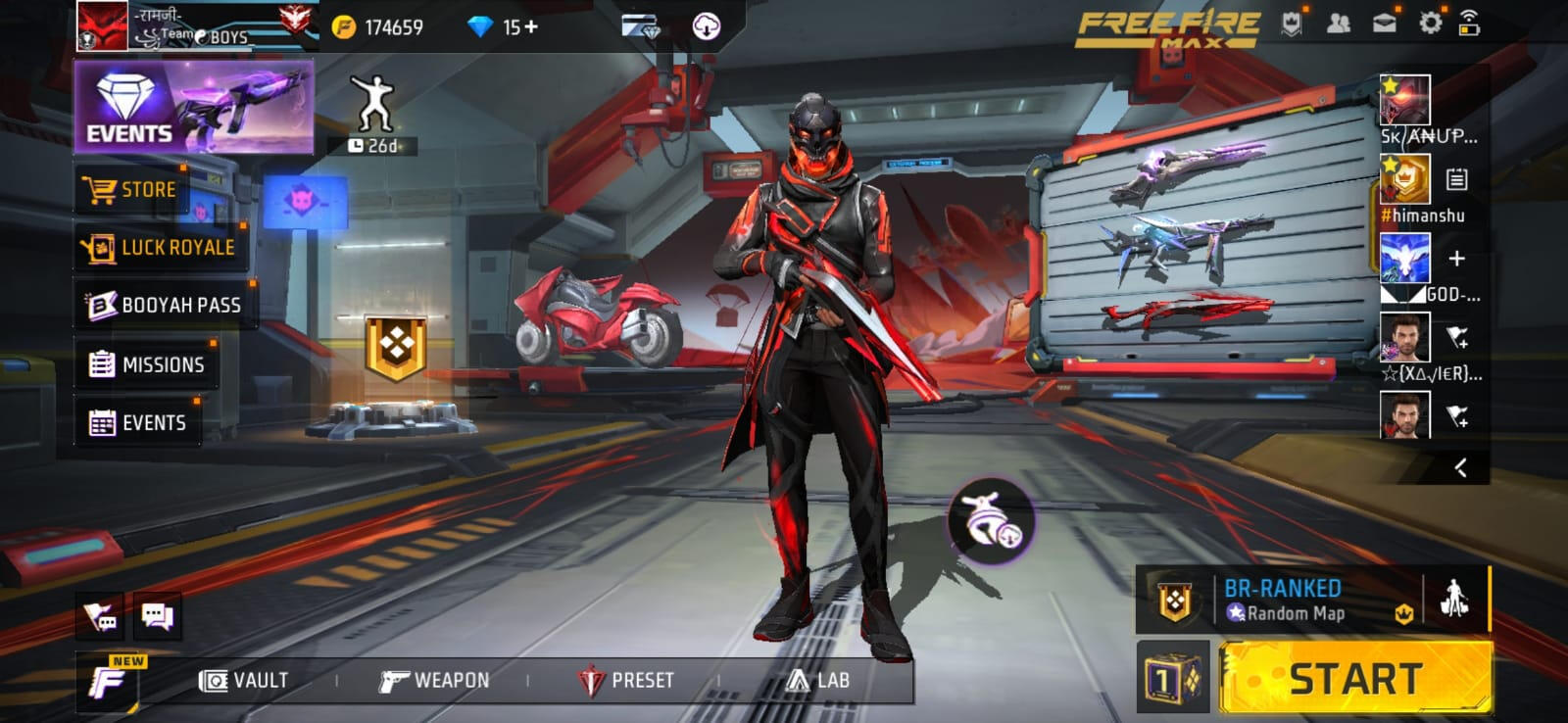Open the BOOYAH PASS menu

165,305
